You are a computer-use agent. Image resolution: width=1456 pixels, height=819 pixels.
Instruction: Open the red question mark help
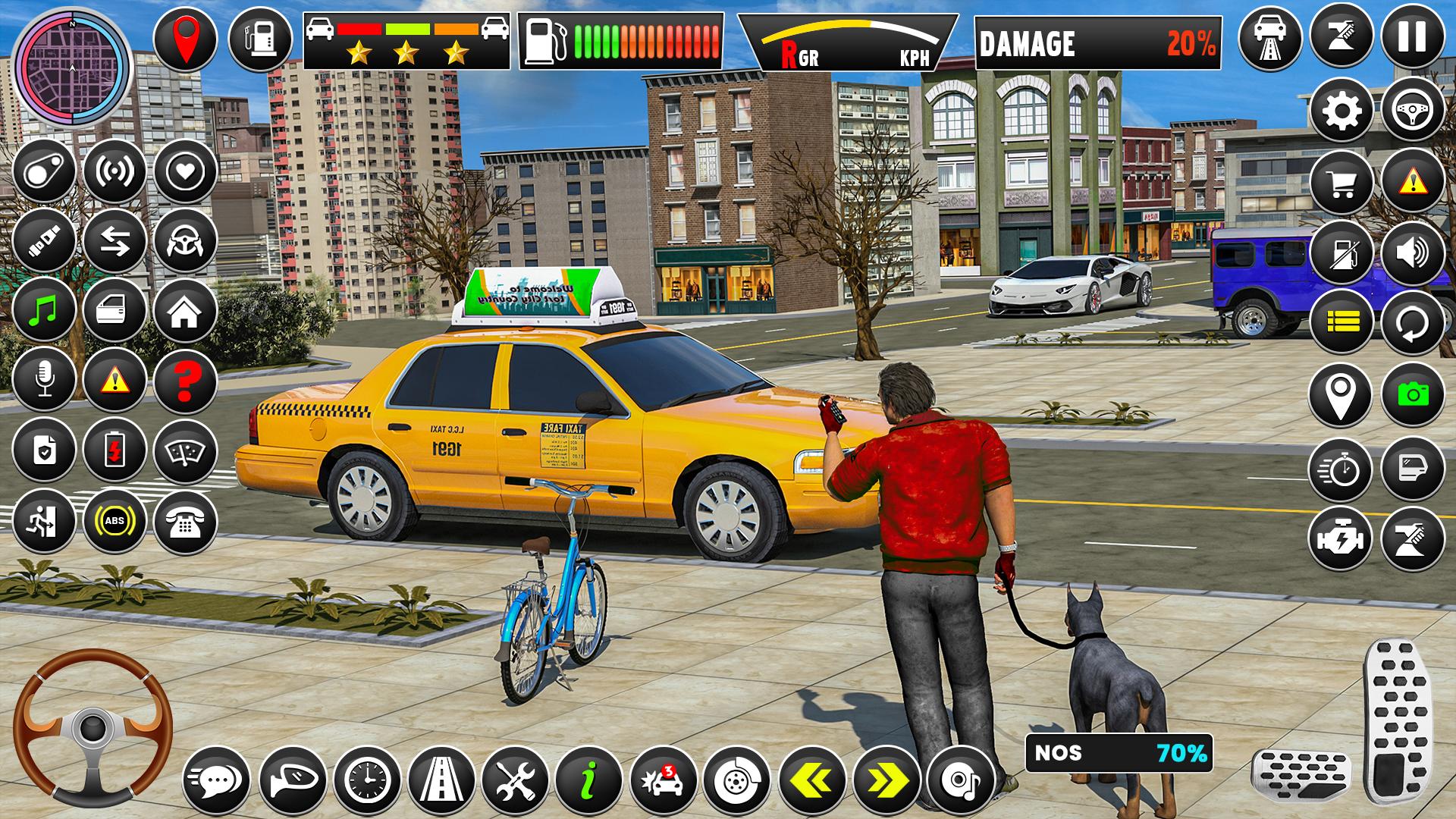185,380
